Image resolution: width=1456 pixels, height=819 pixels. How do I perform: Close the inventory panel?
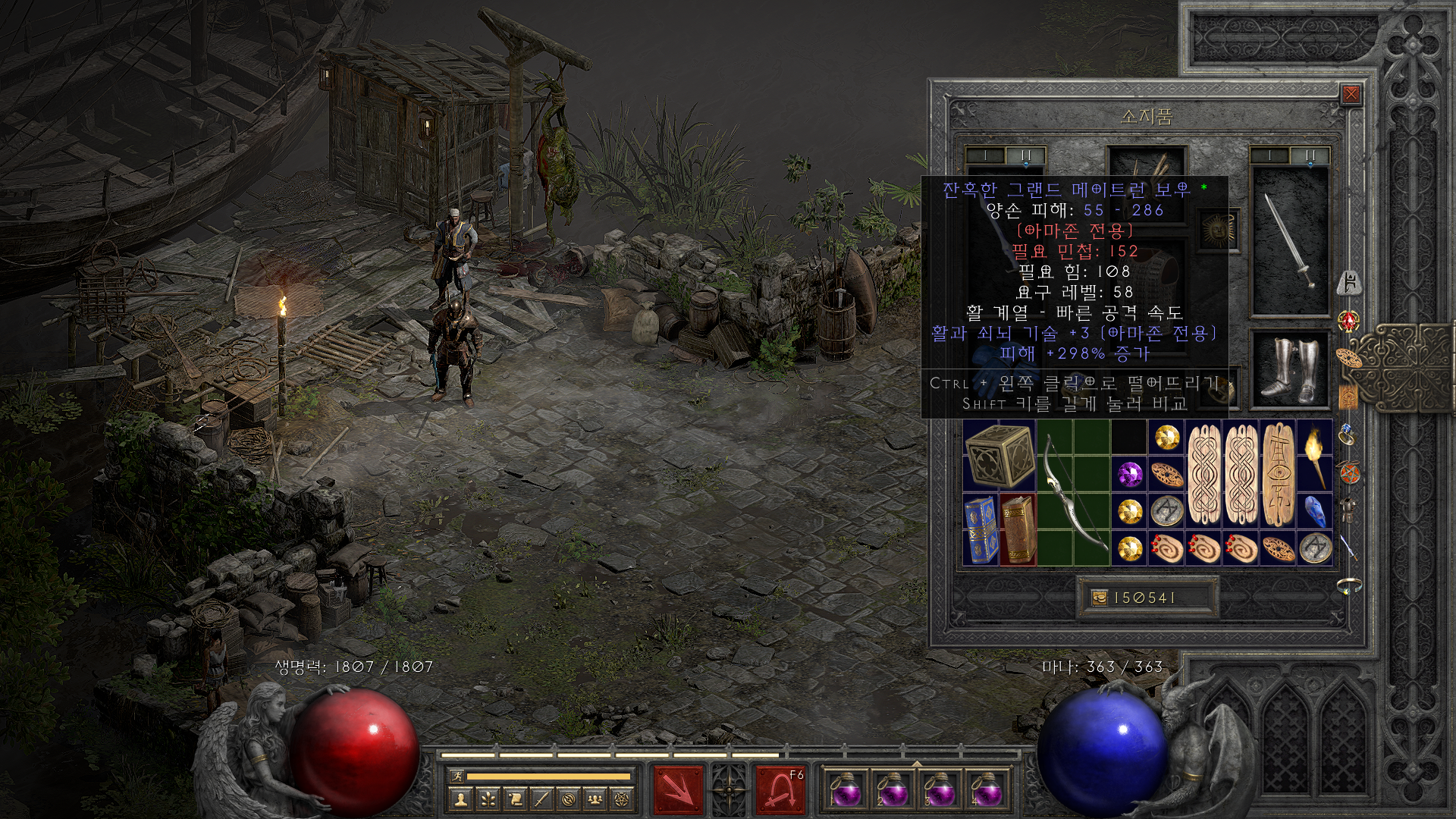coord(1351,95)
